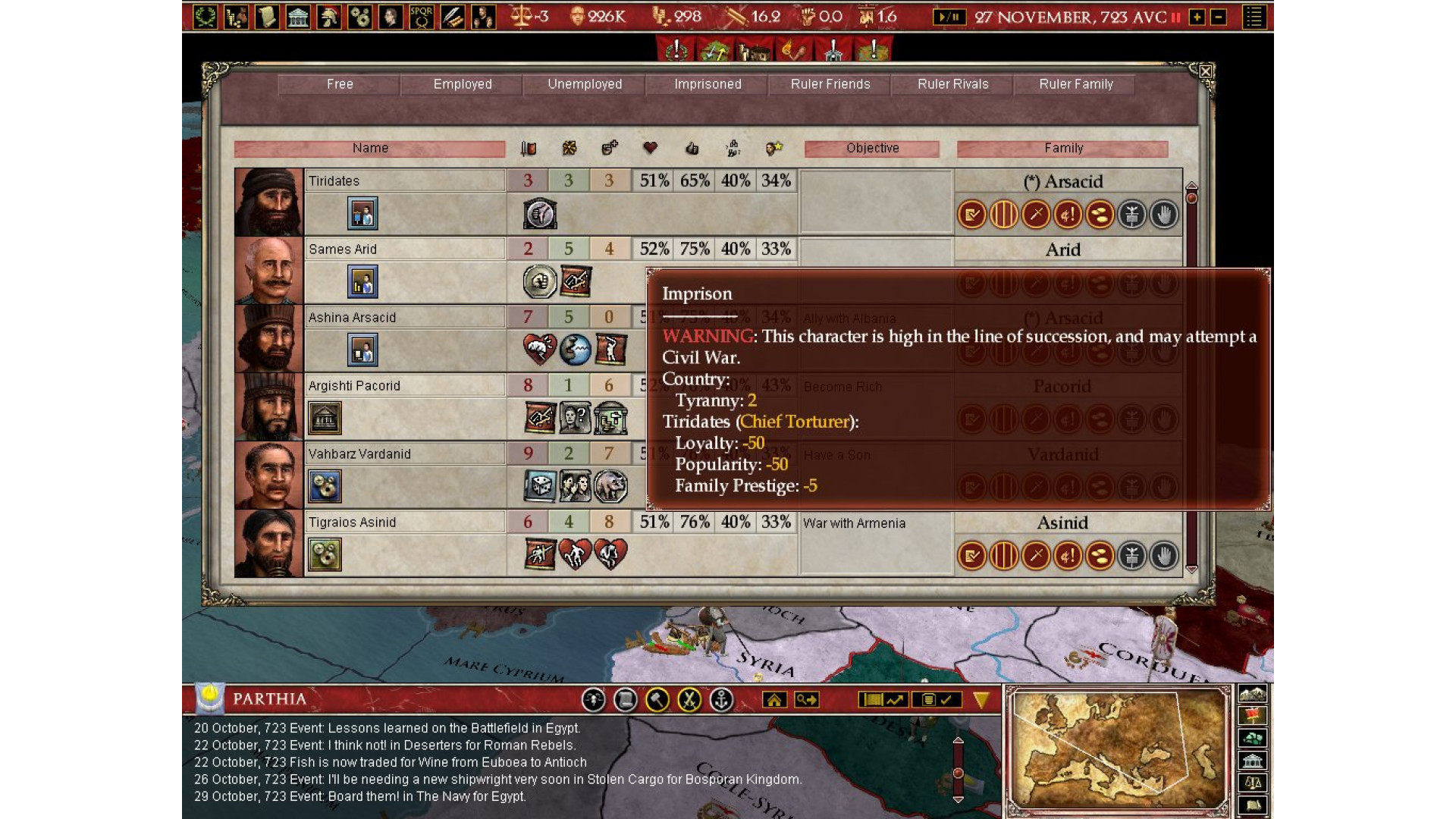Show the Ruler Rivals list
Image resolution: width=1456 pixels, height=819 pixels.
(952, 84)
